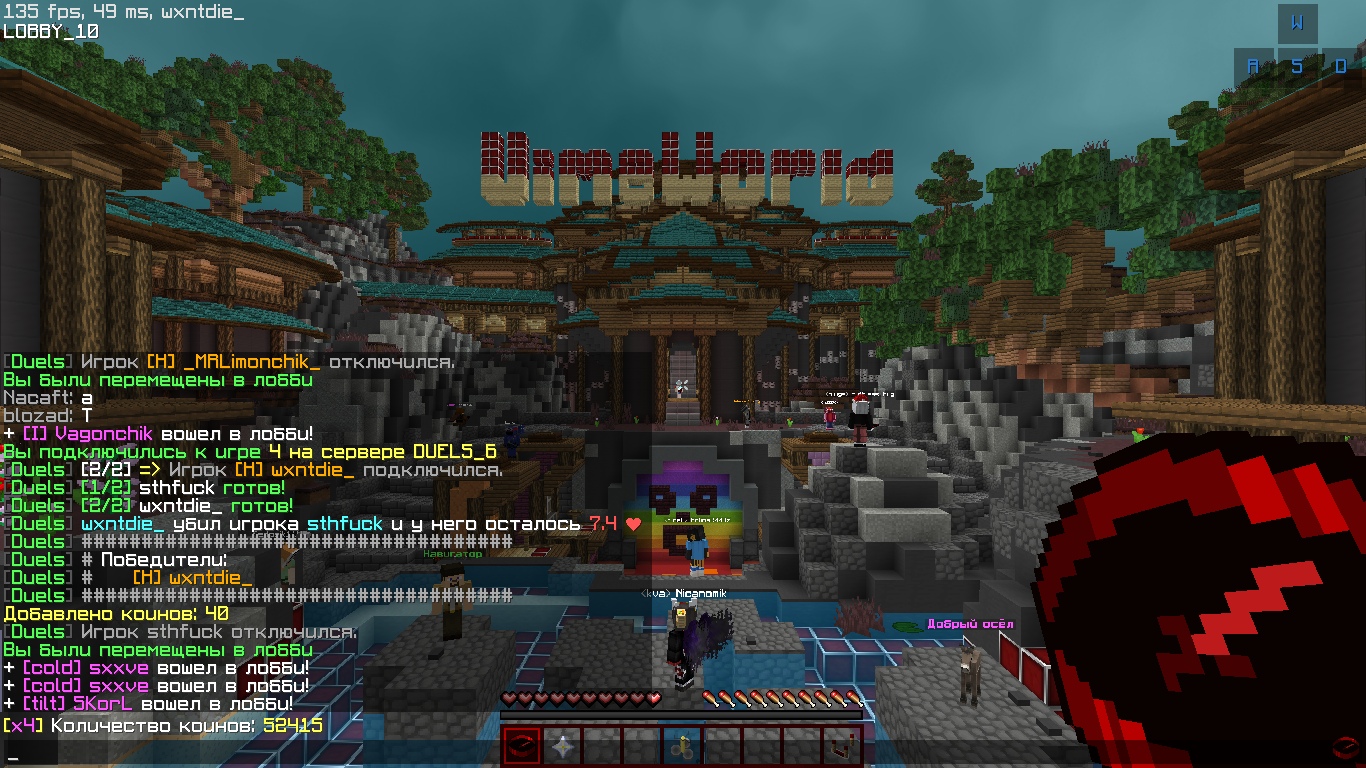
Task: Select the red compass hotbar slot
Action: 522,746
